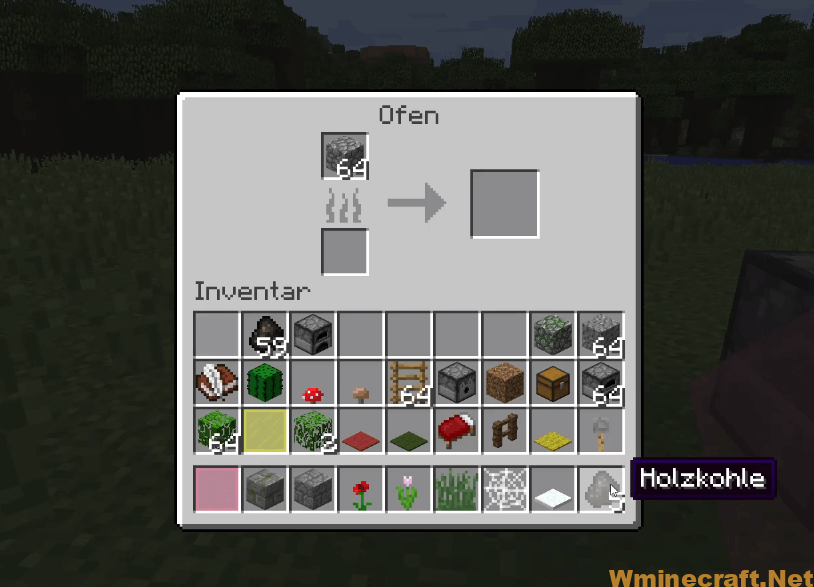Screen dimensions: 814x587
Task: Select the wooden fence gate
Action: pos(505,430)
